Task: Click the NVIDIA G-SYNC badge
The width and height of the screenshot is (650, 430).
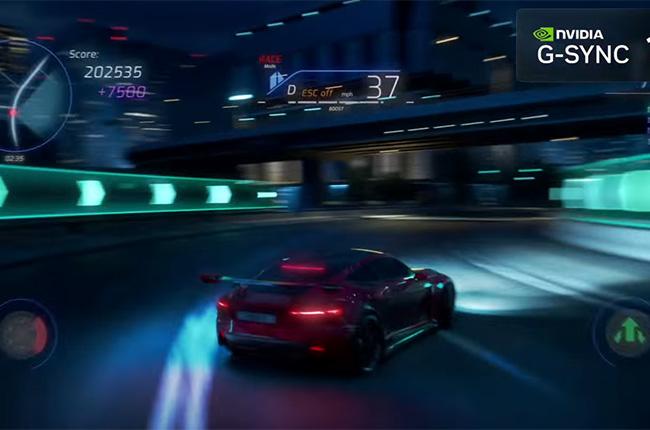Action: click(582, 45)
